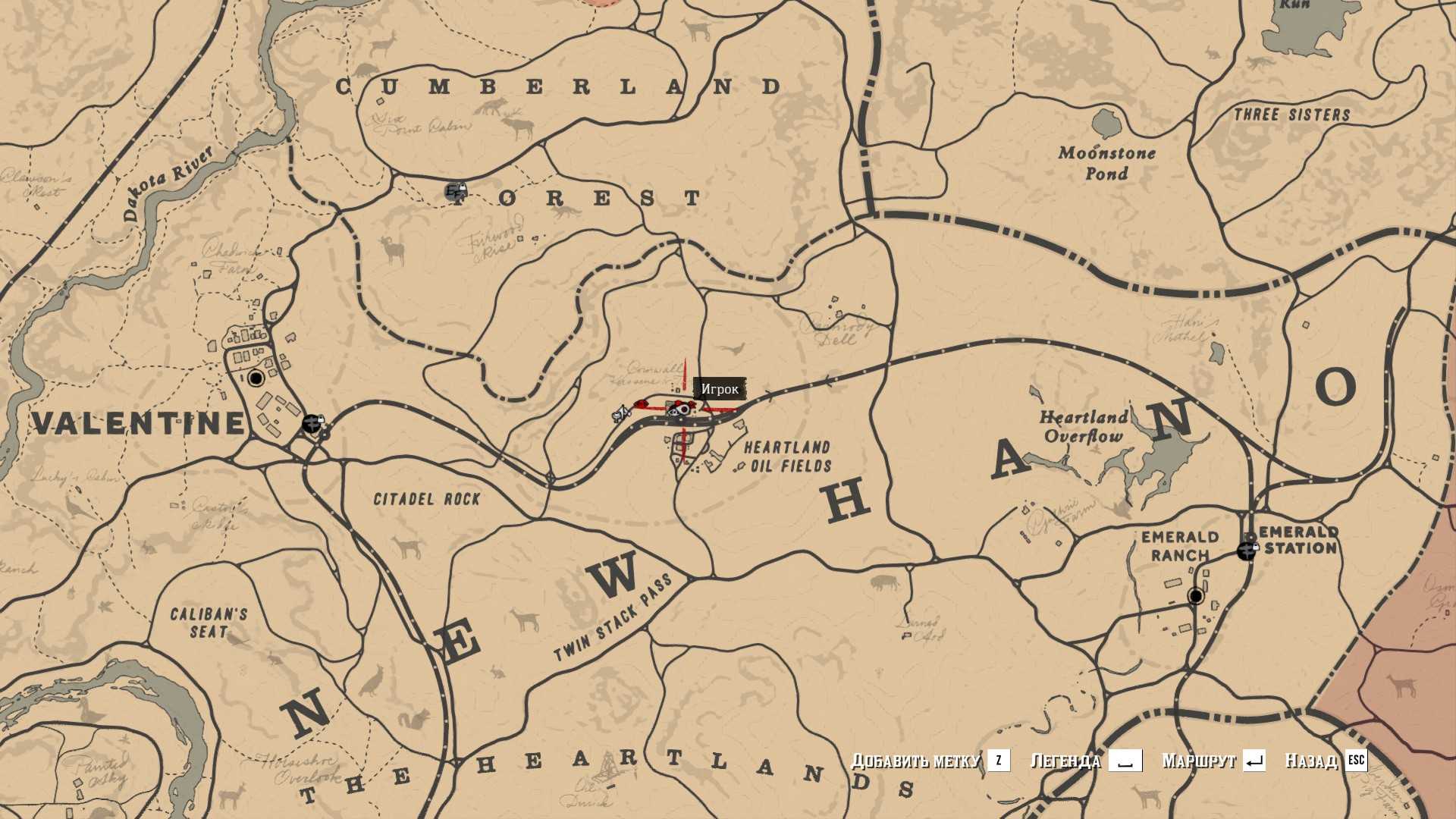Select the locked signpost marker at Emerald Station
This screenshot has height=819, width=1456.
(1247, 551)
